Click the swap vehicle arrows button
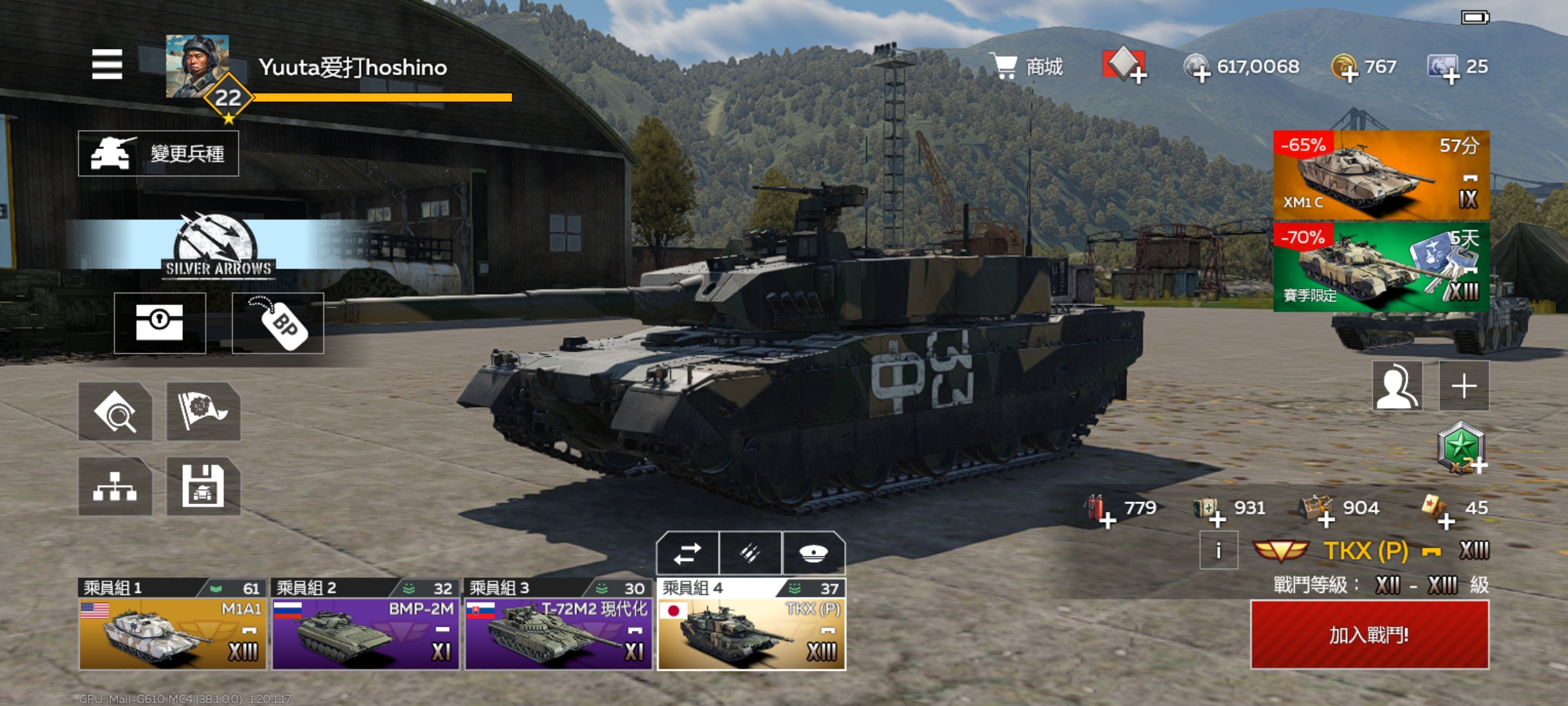The width and height of the screenshot is (1568, 706). point(687,554)
